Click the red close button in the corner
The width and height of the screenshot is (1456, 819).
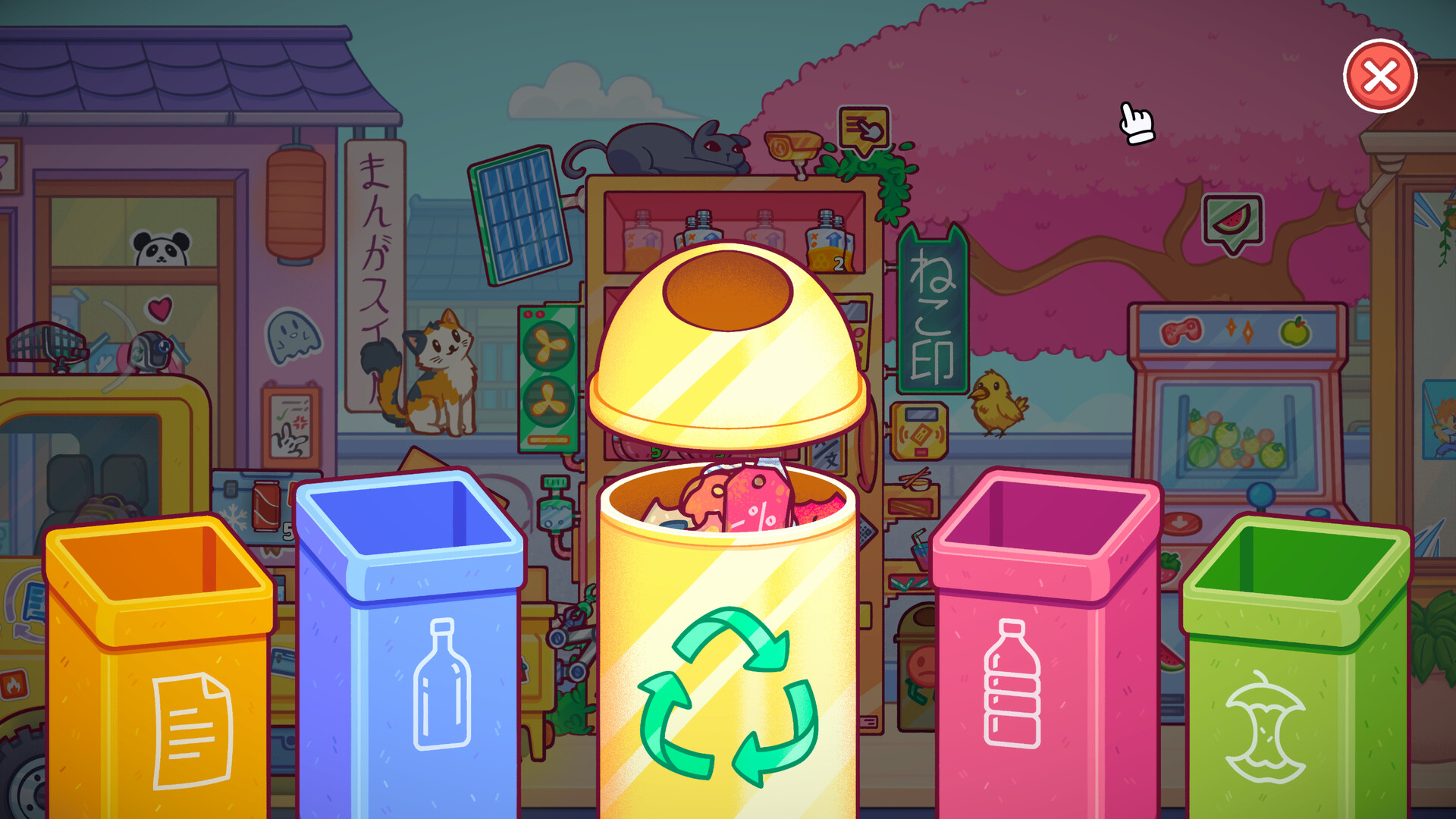tap(1381, 75)
